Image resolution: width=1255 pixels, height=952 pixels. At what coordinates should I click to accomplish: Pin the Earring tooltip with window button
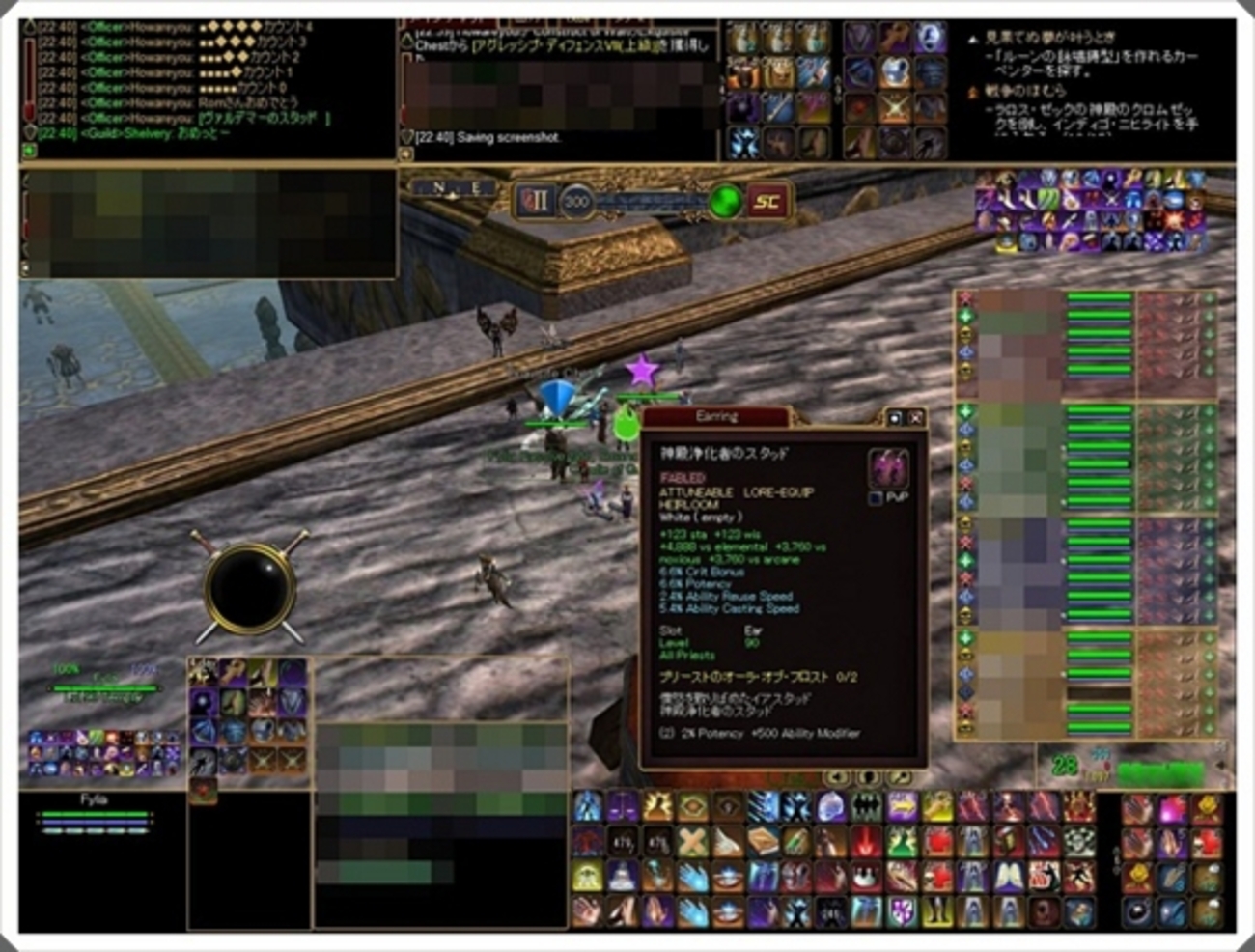[x=894, y=418]
